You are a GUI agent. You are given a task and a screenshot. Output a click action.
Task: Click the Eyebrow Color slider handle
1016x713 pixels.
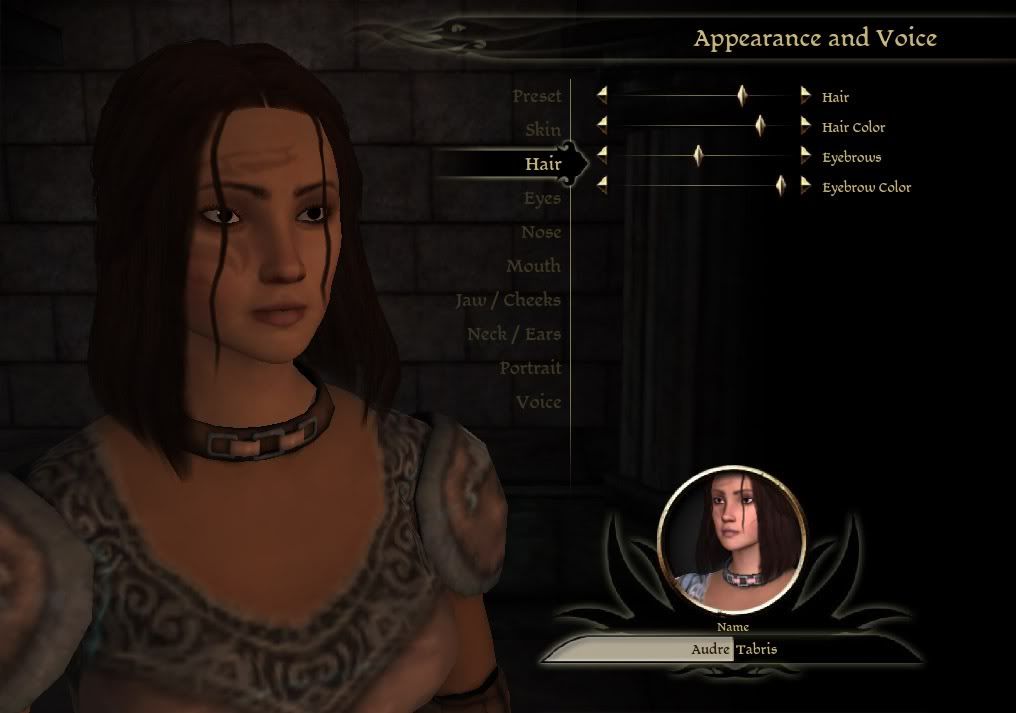point(781,186)
